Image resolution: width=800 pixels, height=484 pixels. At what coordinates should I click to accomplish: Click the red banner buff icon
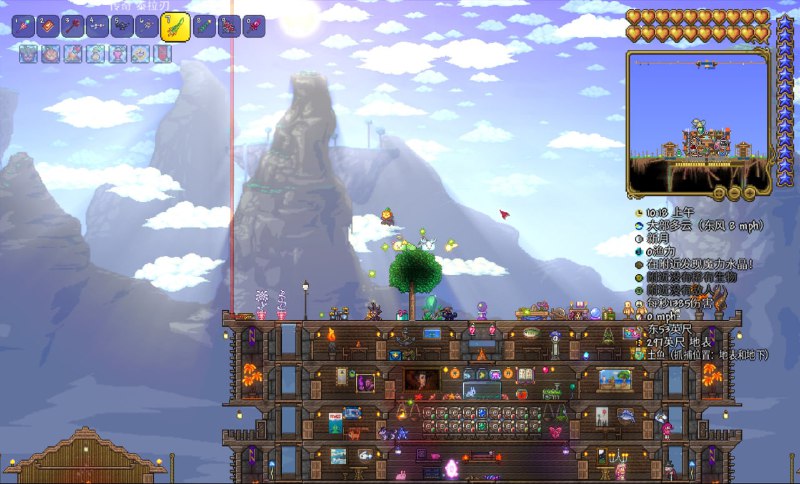point(162,54)
